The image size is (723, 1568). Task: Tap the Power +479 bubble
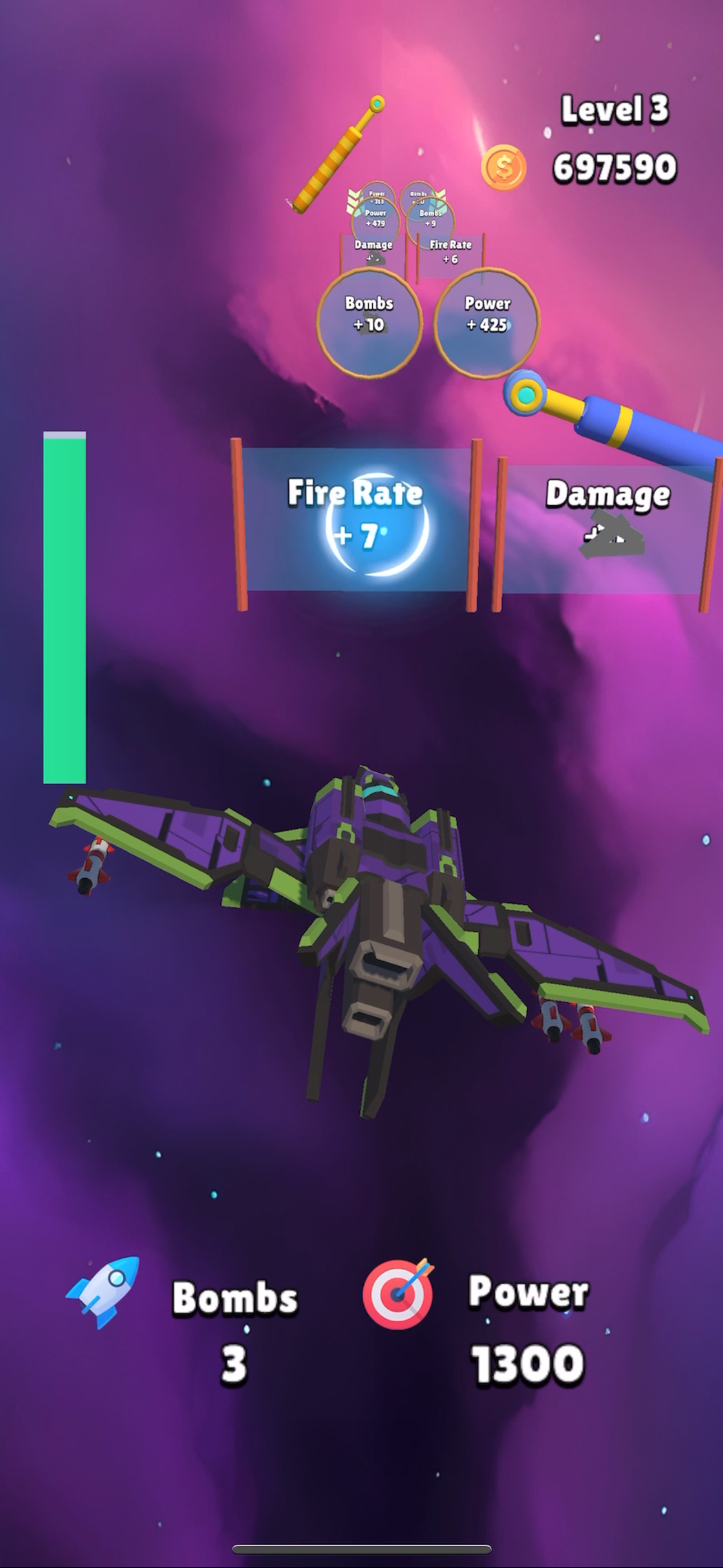376,220
